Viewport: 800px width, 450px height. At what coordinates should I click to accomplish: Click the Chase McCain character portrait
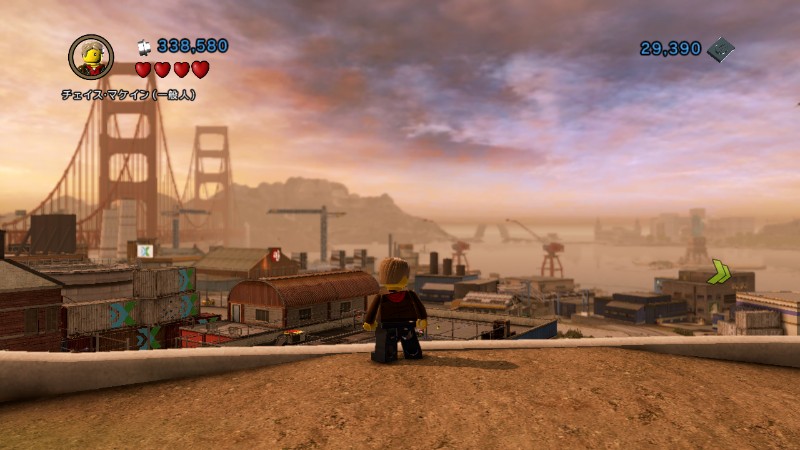[x=91, y=57]
